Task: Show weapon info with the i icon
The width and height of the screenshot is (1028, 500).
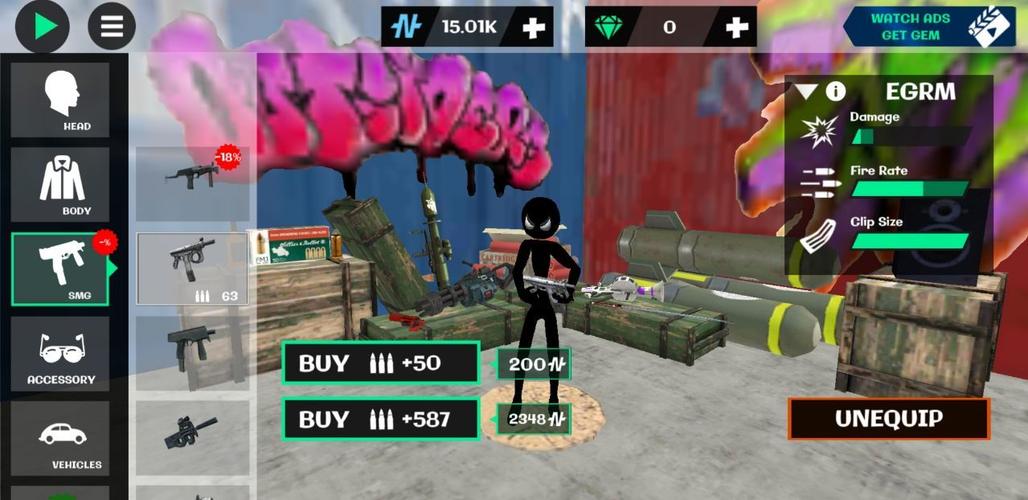Action: coord(835,92)
